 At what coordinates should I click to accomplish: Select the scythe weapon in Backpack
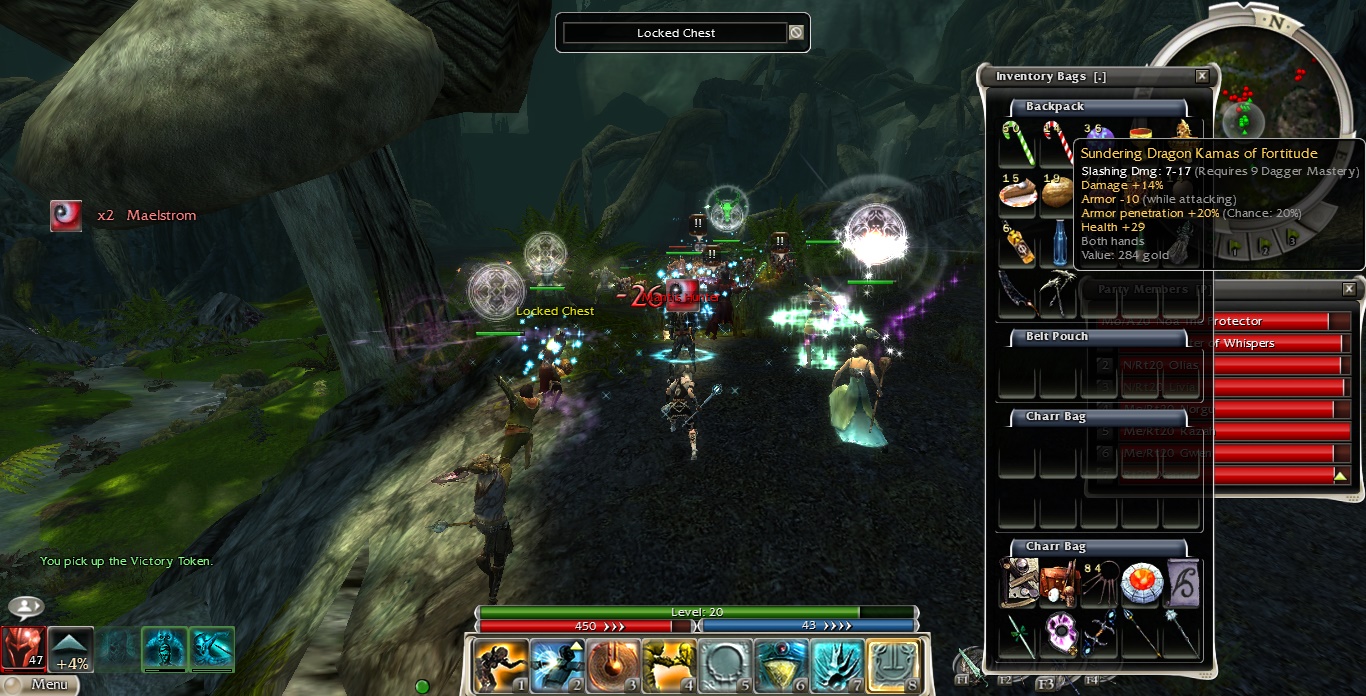click(x=1017, y=294)
